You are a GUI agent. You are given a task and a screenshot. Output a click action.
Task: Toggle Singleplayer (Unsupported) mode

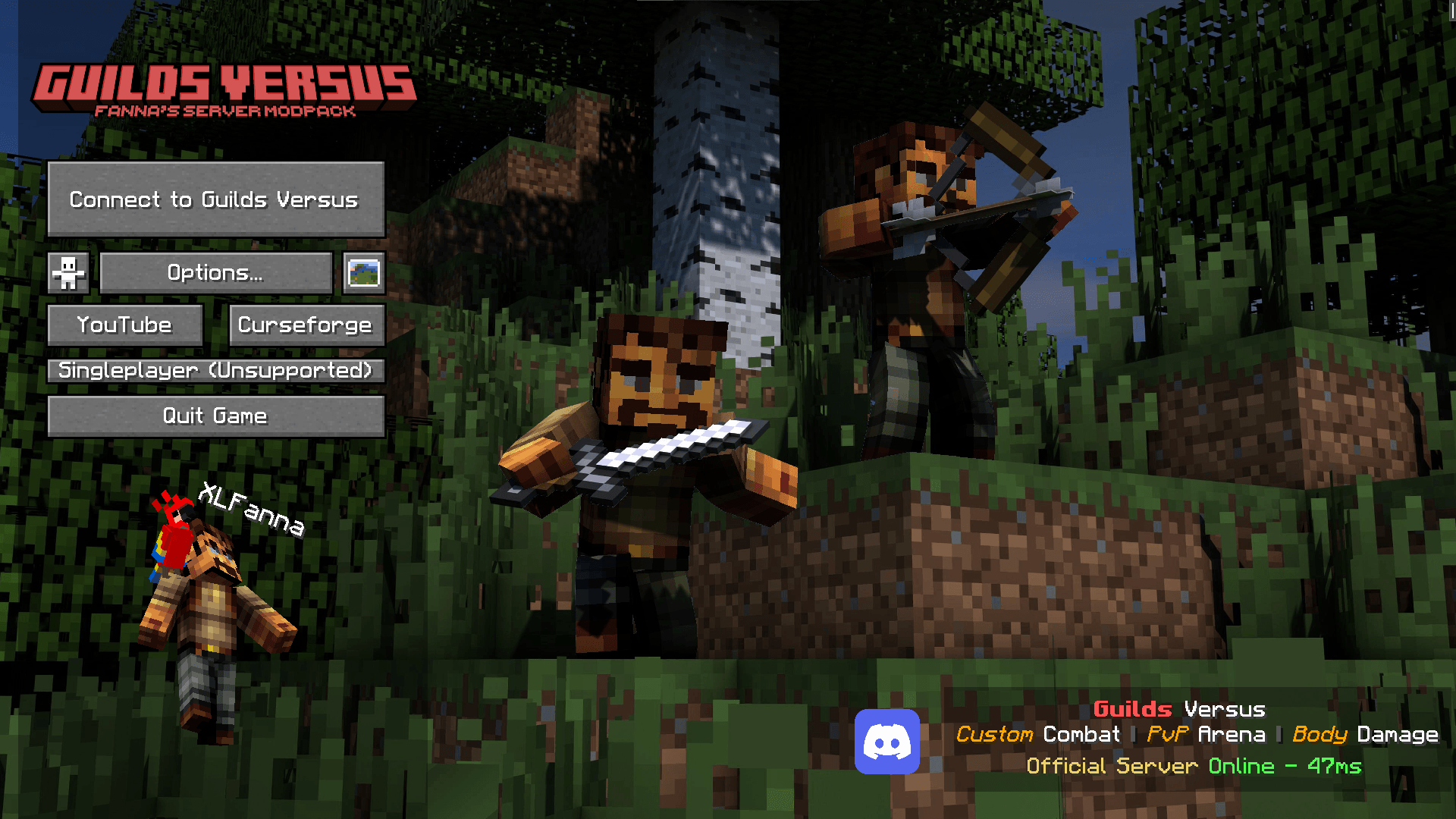(x=215, y=371)
